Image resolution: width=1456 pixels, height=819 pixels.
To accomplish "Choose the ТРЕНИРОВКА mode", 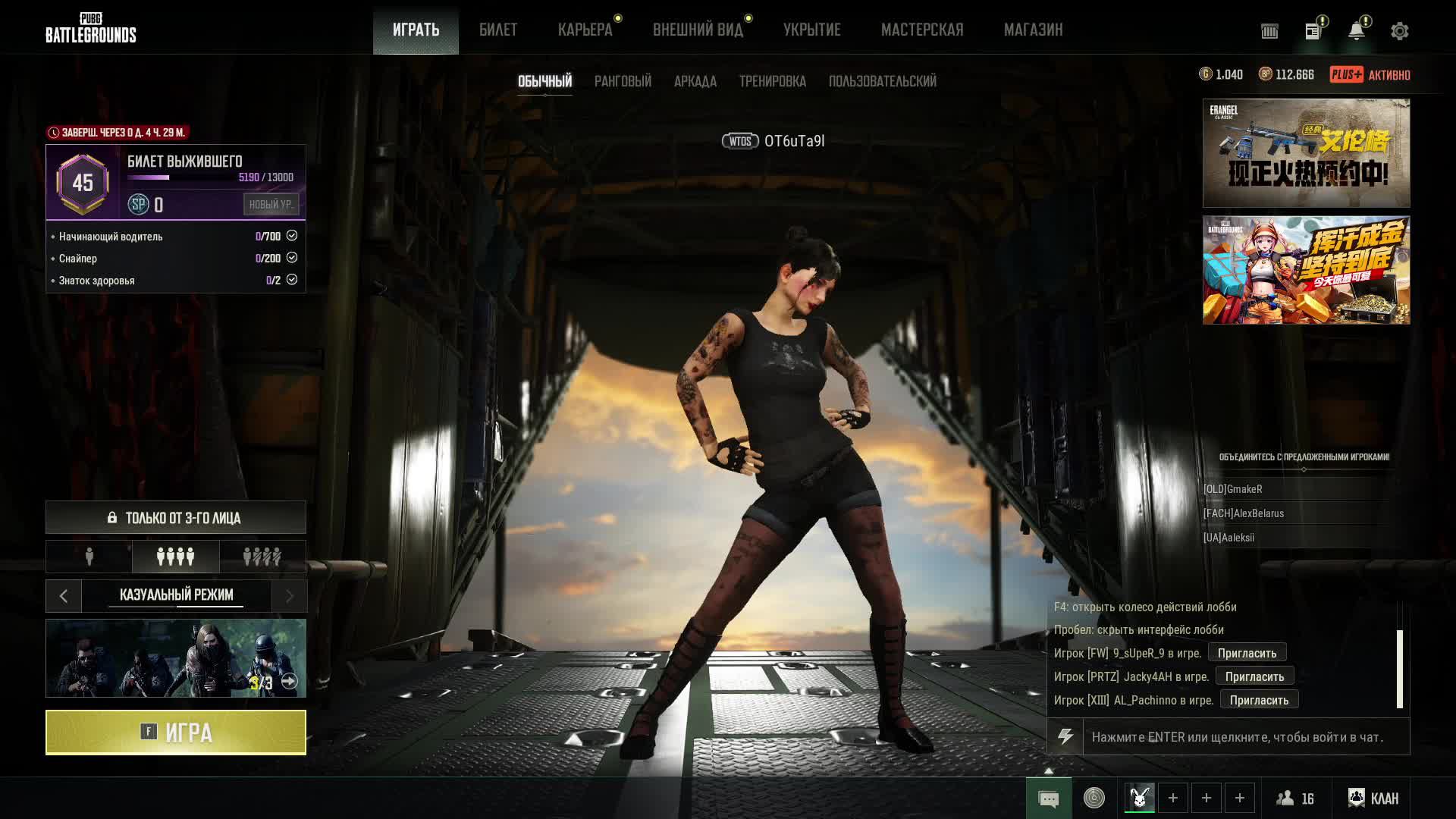I will pos(772,81).
